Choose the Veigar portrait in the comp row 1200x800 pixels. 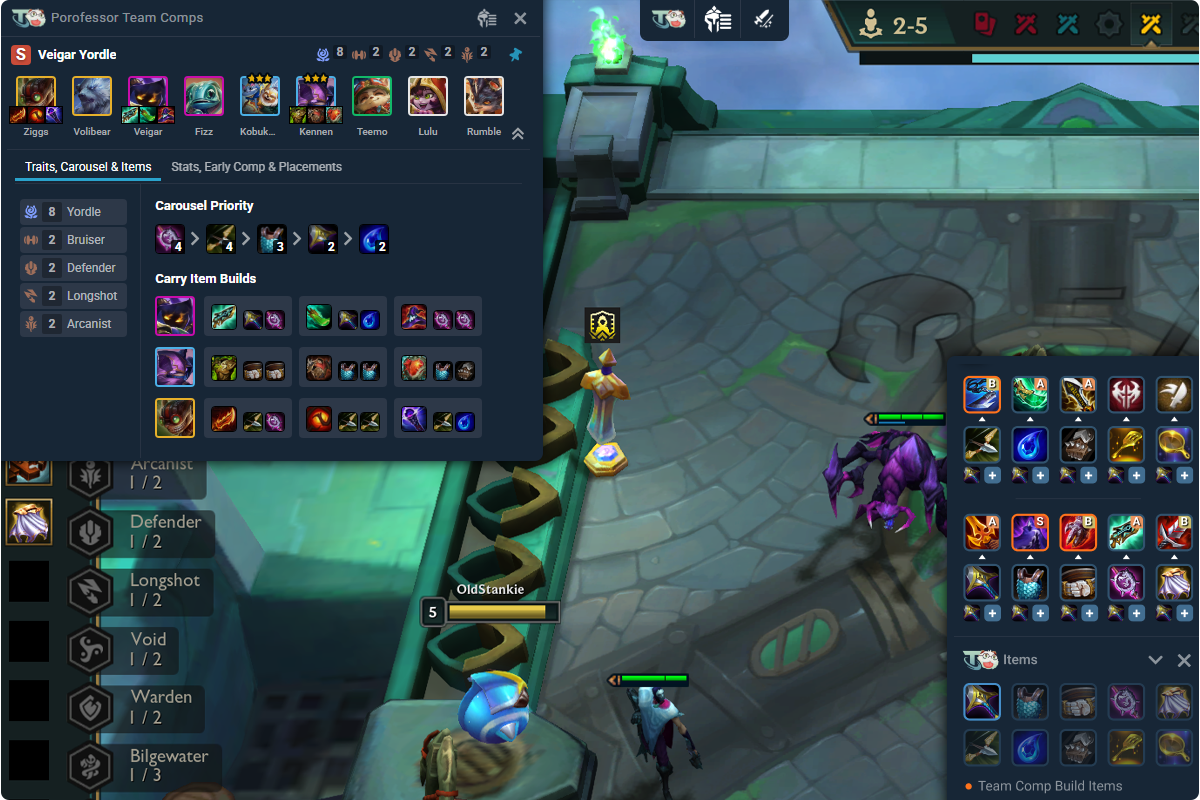(x=148, y=96)
